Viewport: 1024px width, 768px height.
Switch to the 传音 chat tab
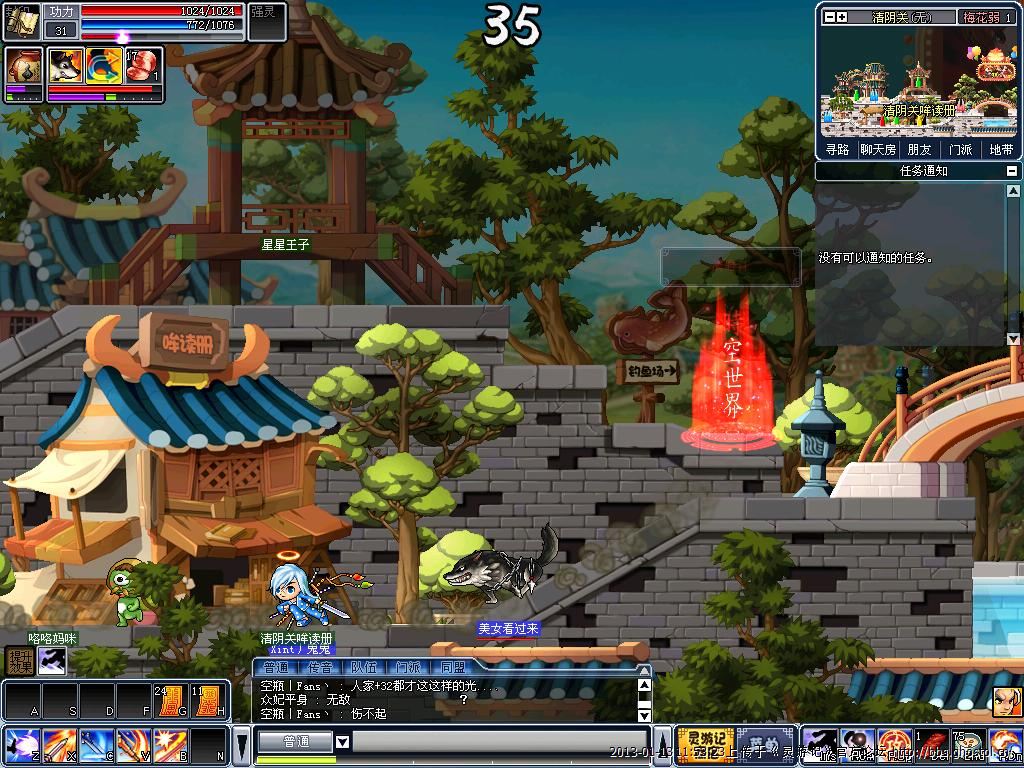tap(320, 667)
